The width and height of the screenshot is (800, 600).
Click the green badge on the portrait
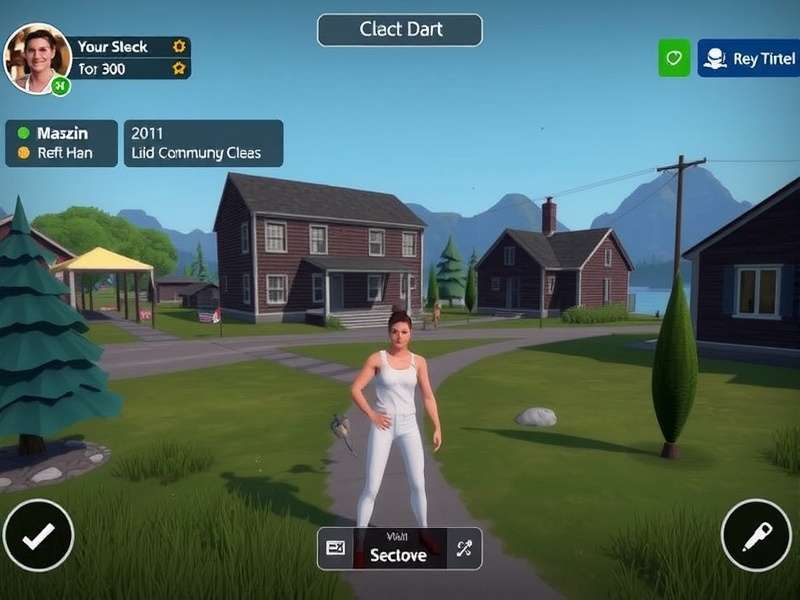(x=60, y=86)
